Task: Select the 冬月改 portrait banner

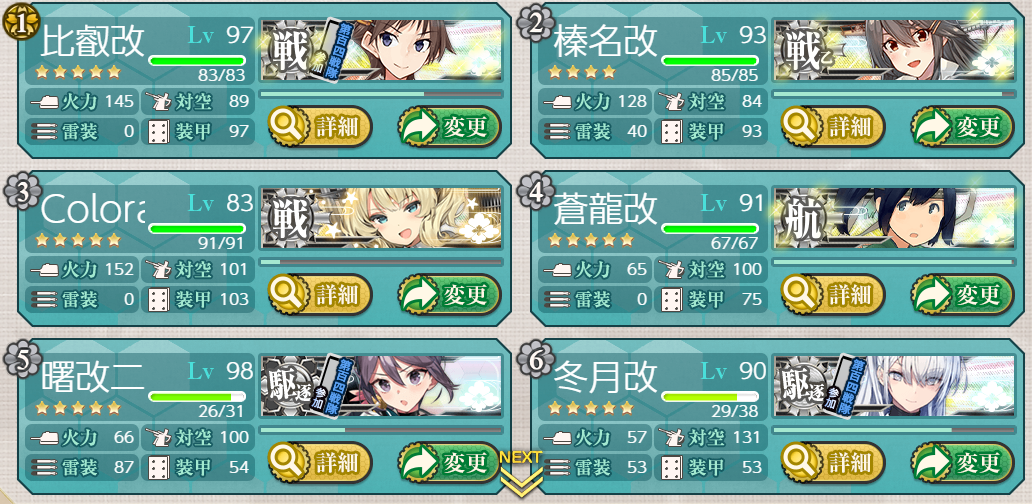Action: 894,387
